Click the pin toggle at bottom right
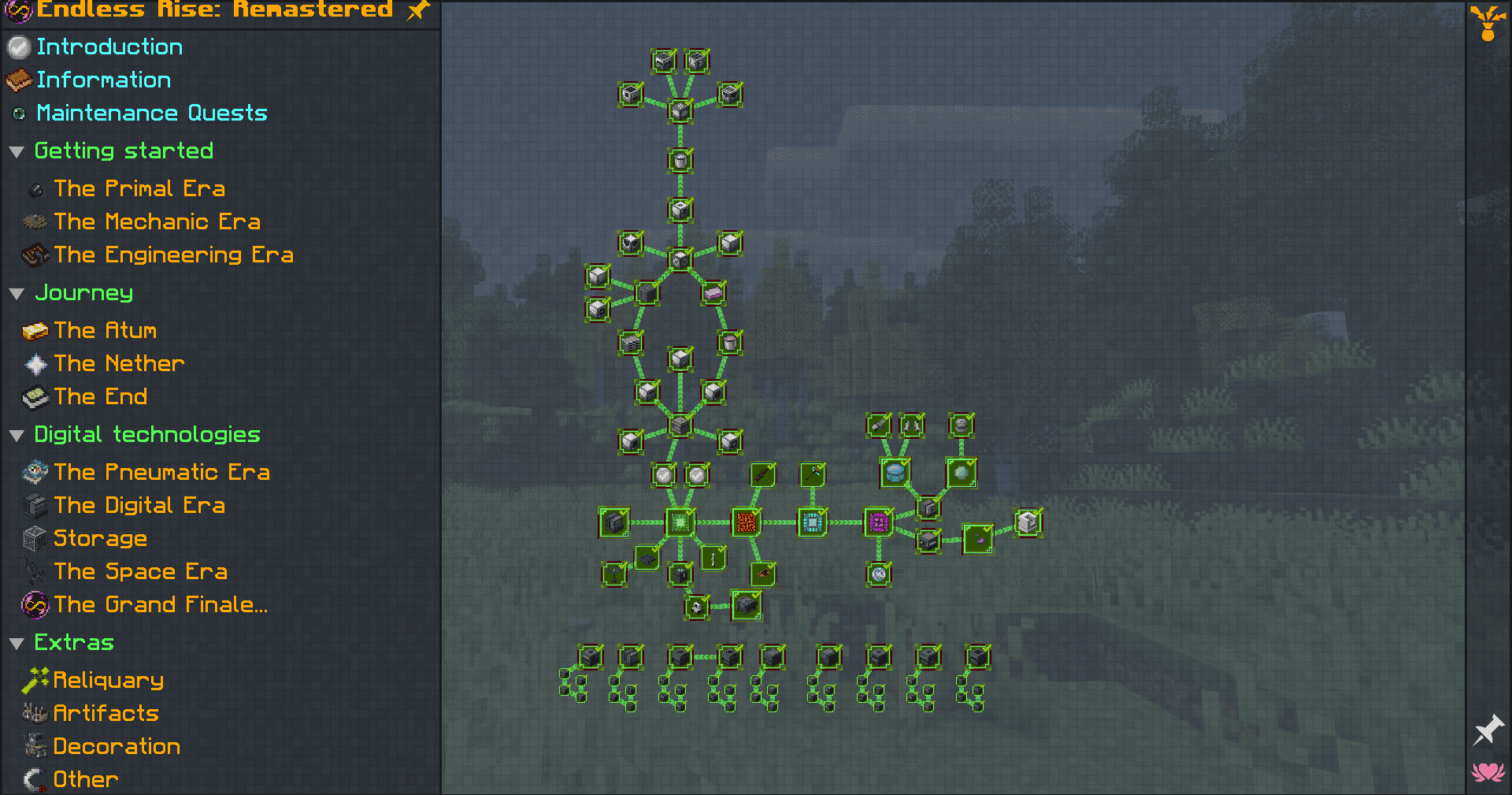1512x795 pixels. tap(1489, 729)
